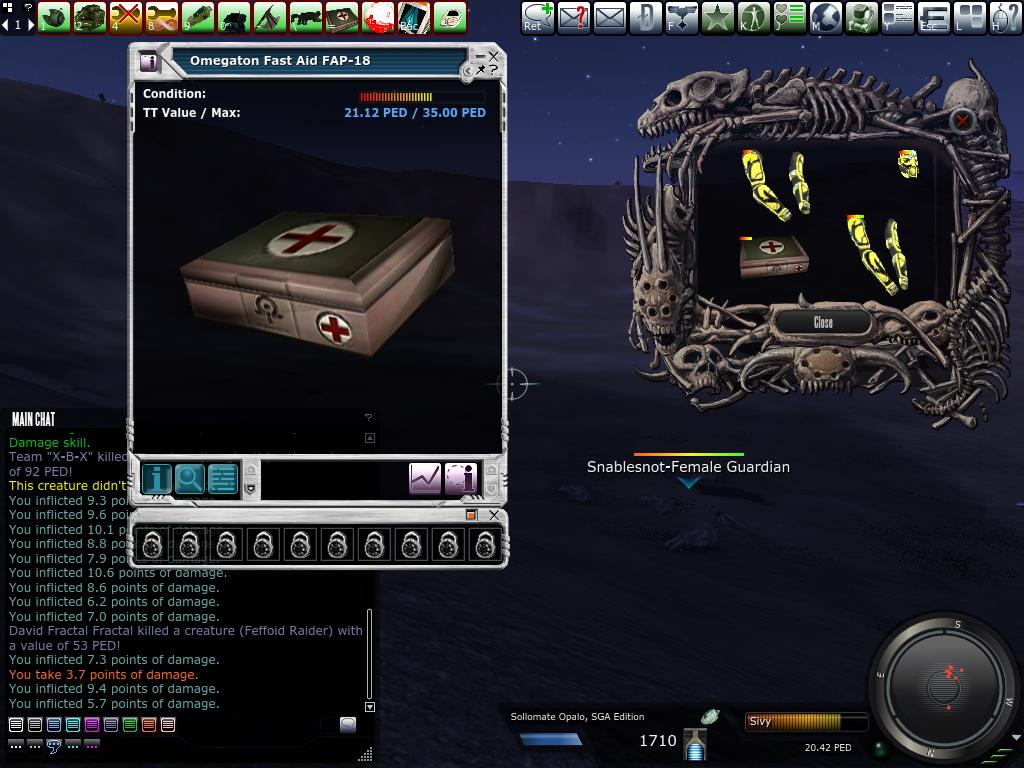Show the item details list tab
Viewport: 1024px width, 768px height.
222,479
